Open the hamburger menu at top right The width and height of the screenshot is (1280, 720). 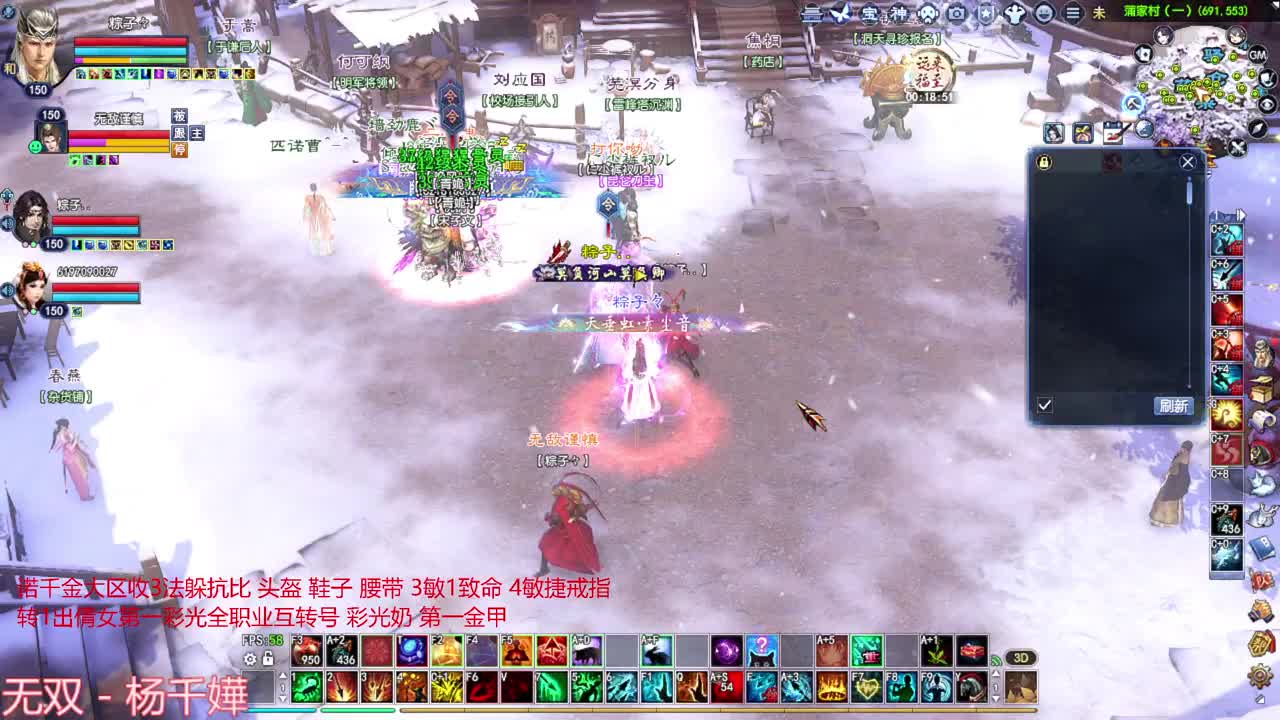pos(1072,13)
